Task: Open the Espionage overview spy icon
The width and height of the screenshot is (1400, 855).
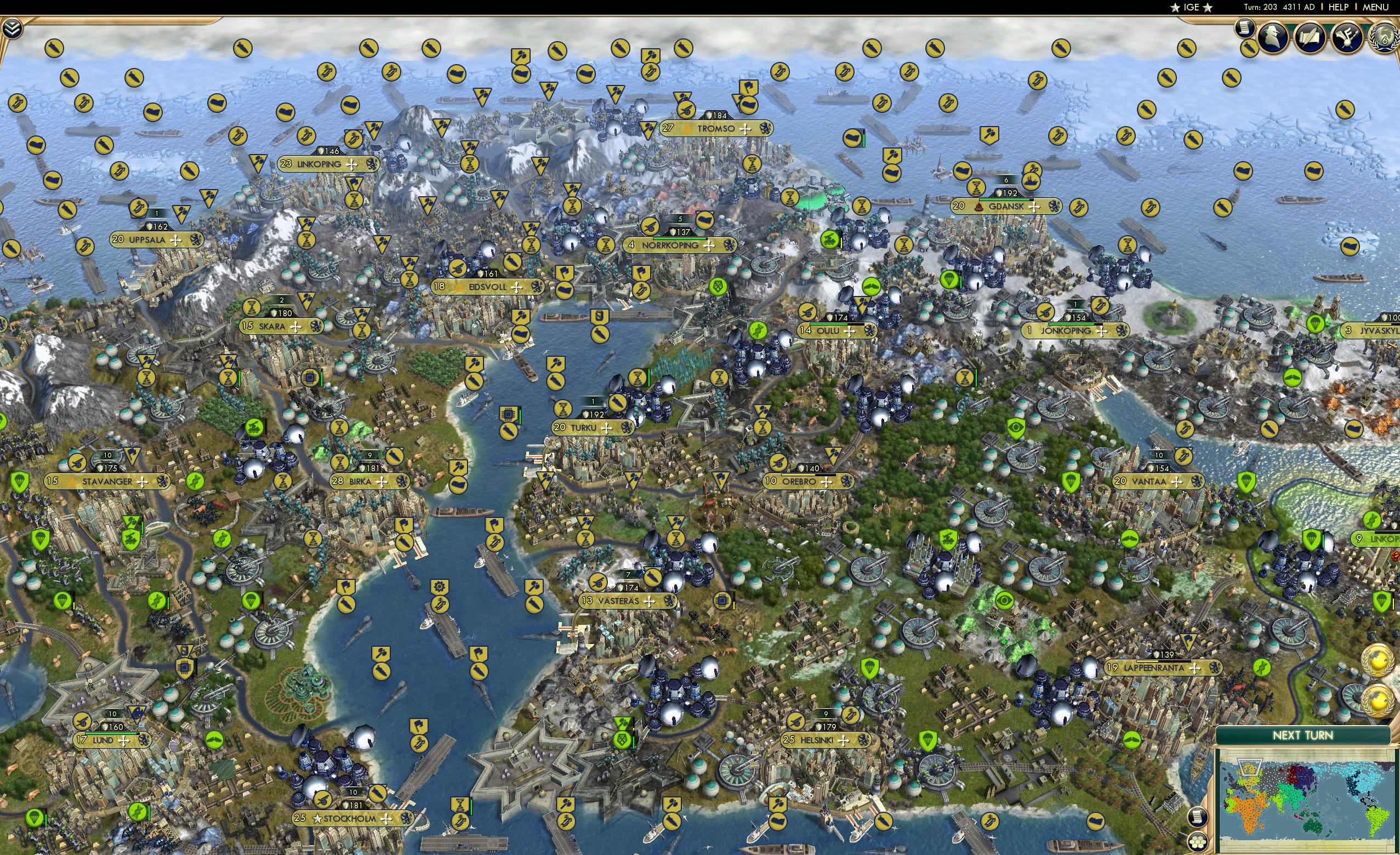Action: pos(1272,37)
